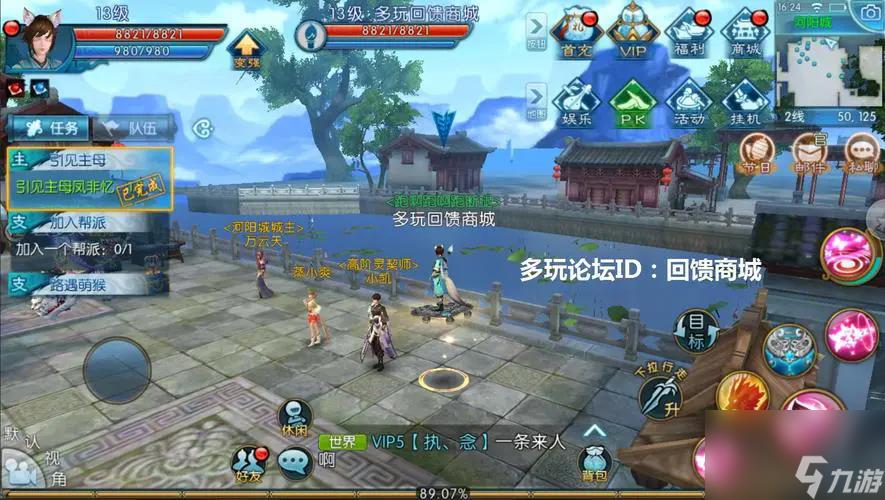Open 私聊 private chat
Viewport: 885px width, 500px height.
click(x=861, y=152)
